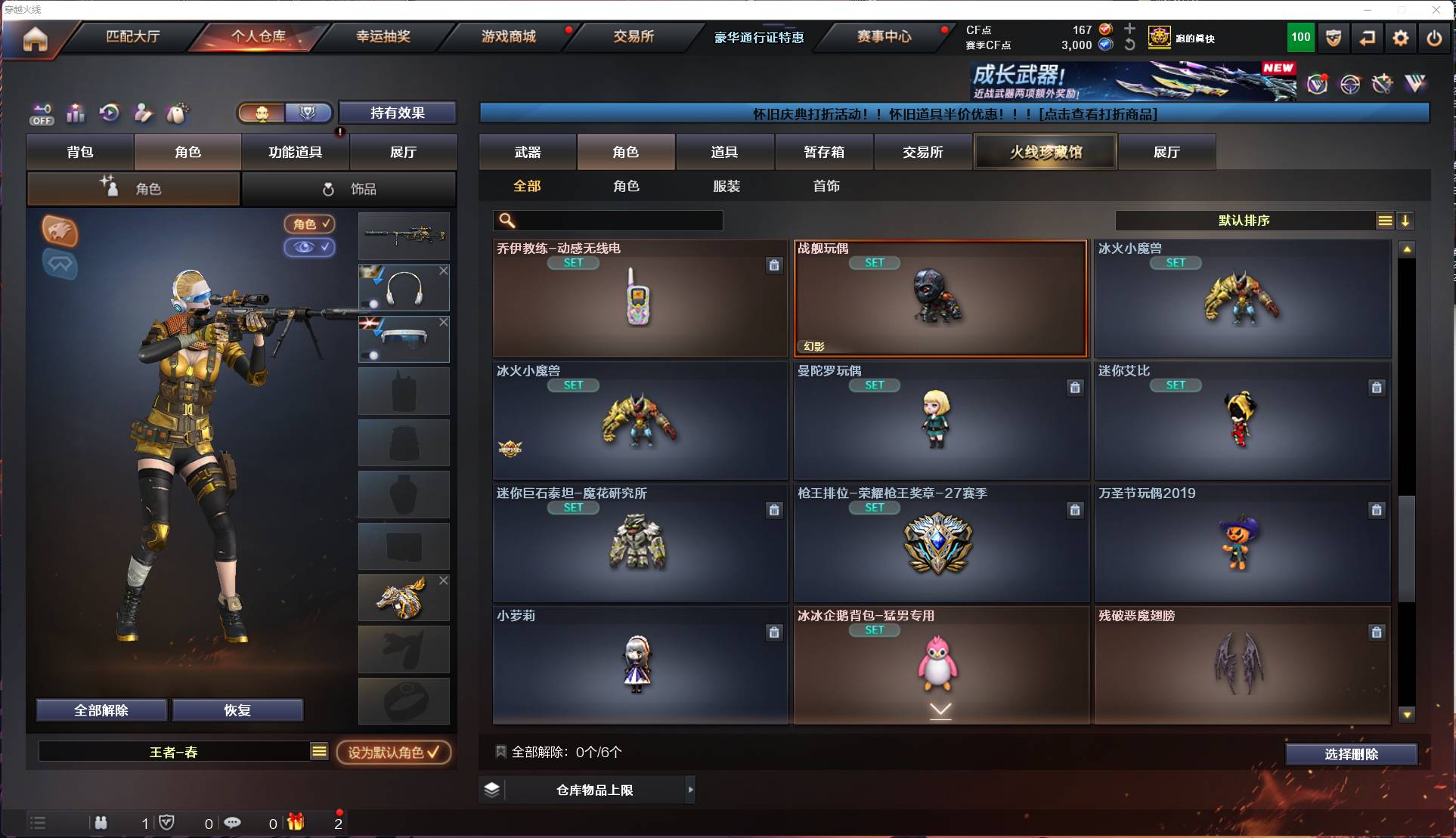
Task: Click the 选择删除 button at bottom right
Action: coord(1352,753)
